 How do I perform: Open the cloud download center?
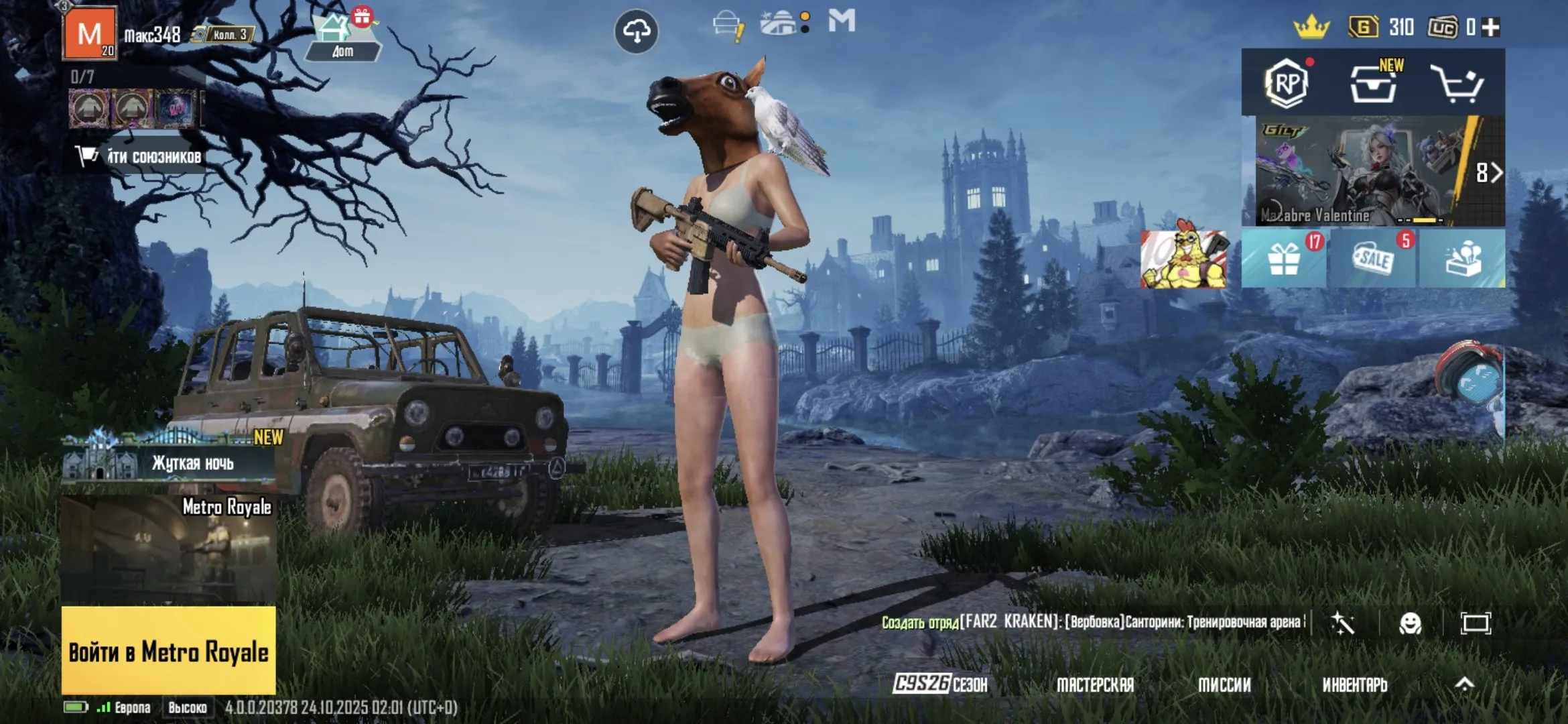(638, 30)
